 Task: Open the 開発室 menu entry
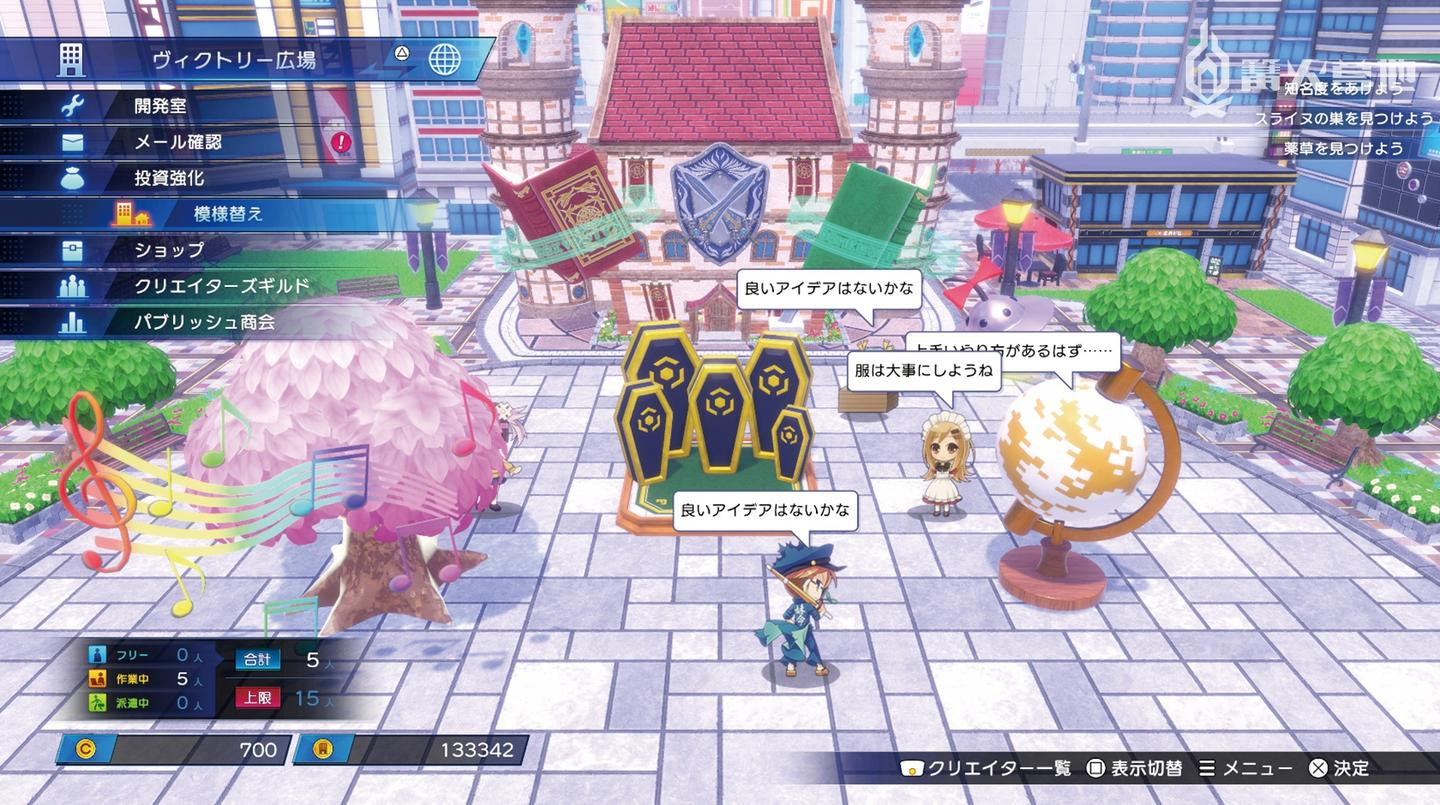tap(160, 105)
